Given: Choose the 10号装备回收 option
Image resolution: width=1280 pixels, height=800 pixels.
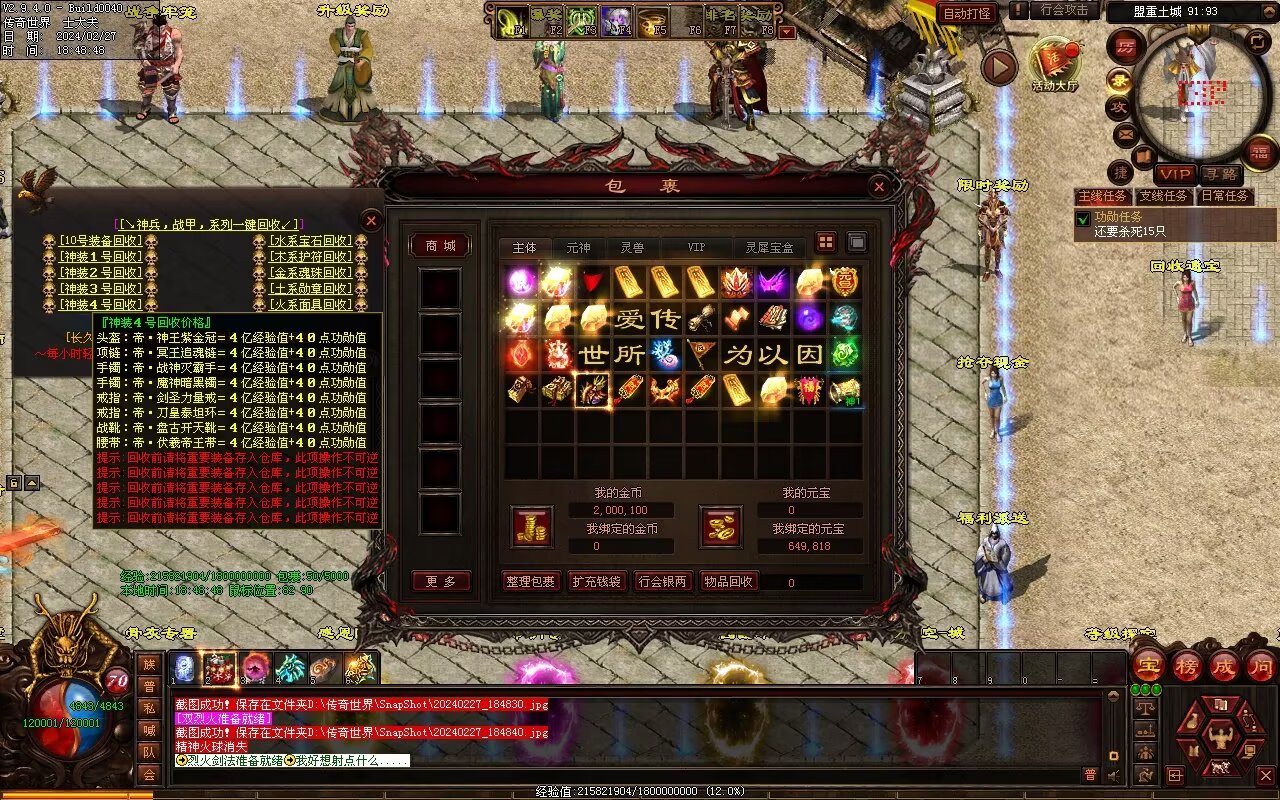Looking at the screenshot, I should pyautogui.click(x=100, y=241).
